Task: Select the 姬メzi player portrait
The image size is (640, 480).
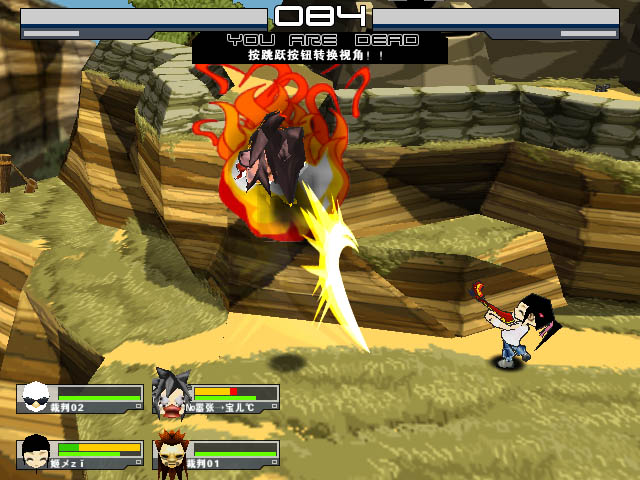Action: [x=35, y=451]
